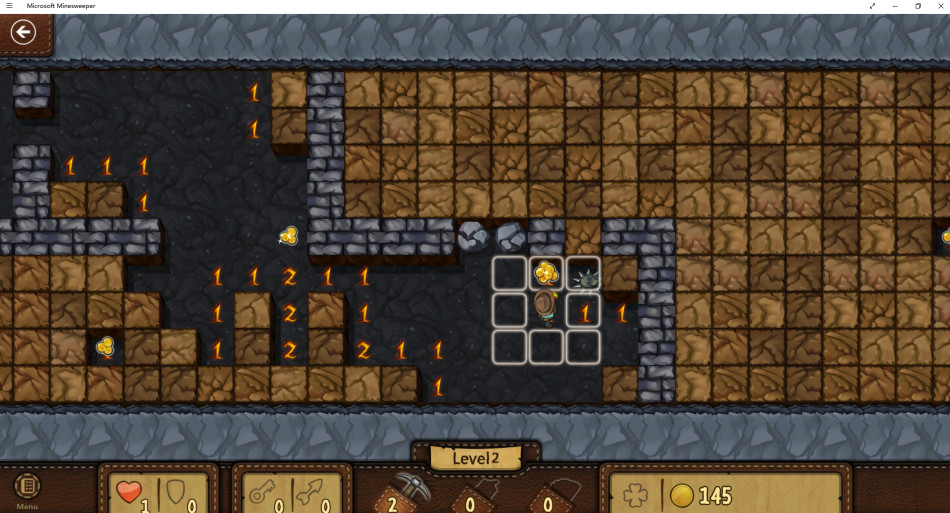The image size is (950, 513).
Task: Toggle full screen mode with the arrows icon
Action: point(872,6)
